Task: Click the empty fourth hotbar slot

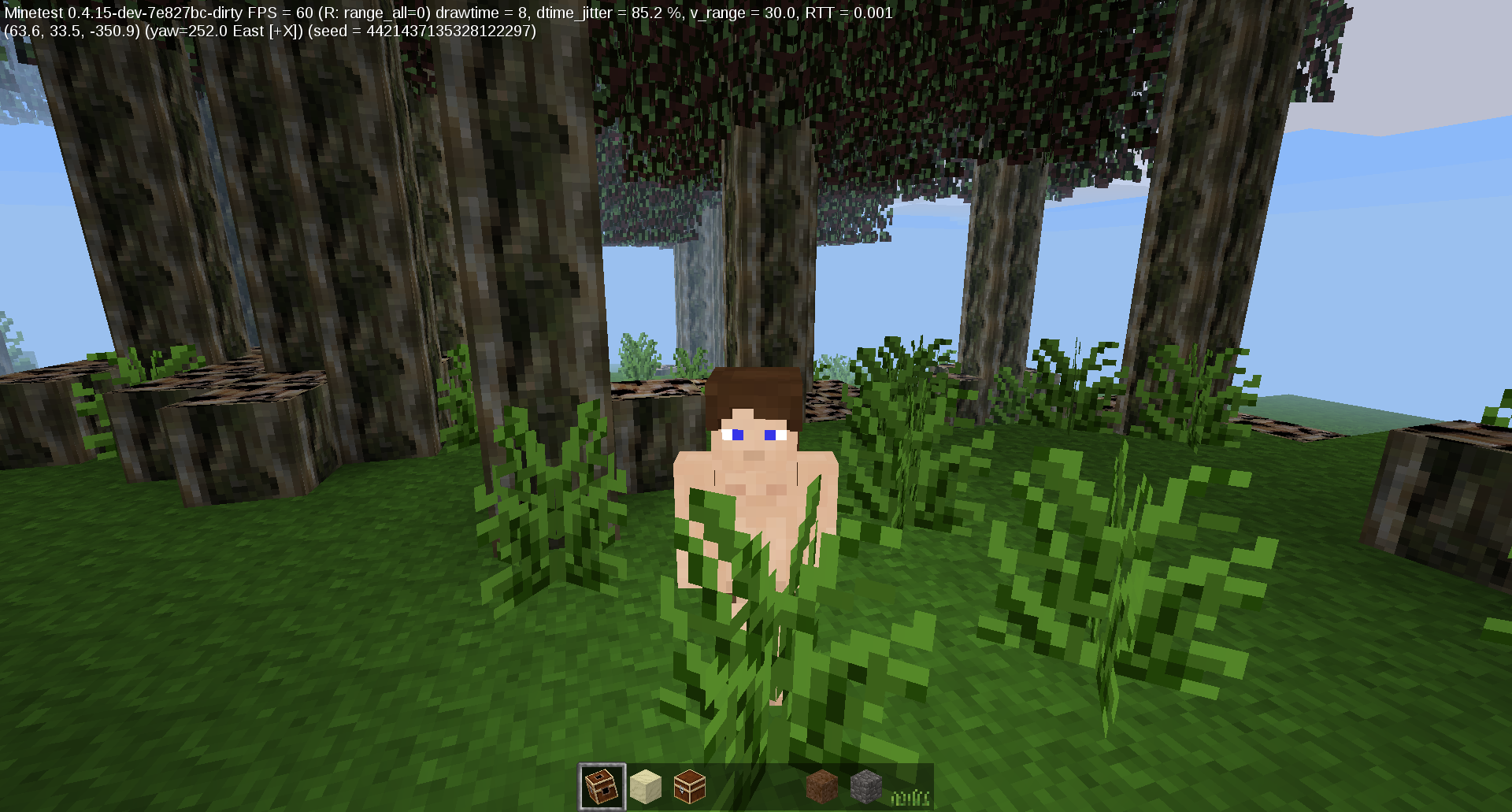Action: pyautogui.click(x=734, y=786)
